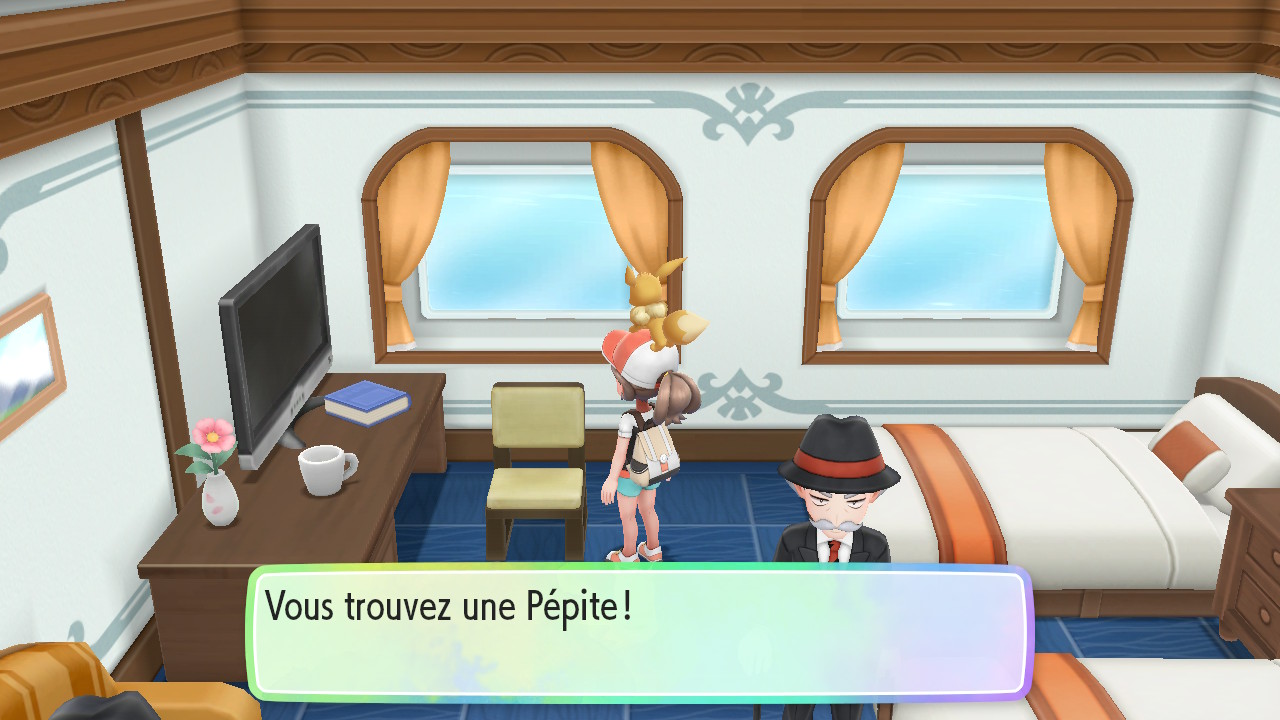
Task: Click the "Vous trouvez une Pépite!" dialogue box
Action: point(640,632)
